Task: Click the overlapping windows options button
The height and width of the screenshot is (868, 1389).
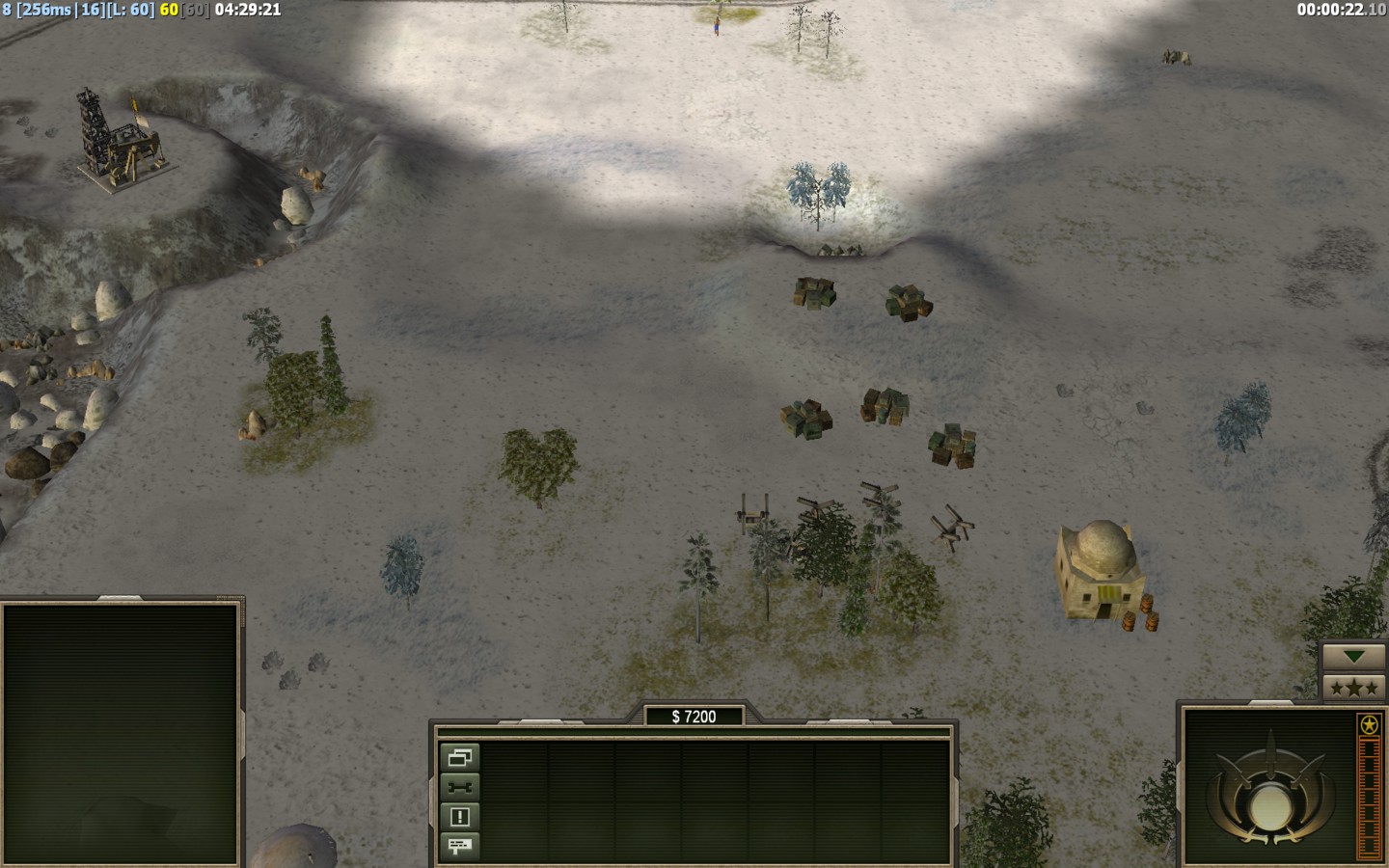Action: (459, 758)
